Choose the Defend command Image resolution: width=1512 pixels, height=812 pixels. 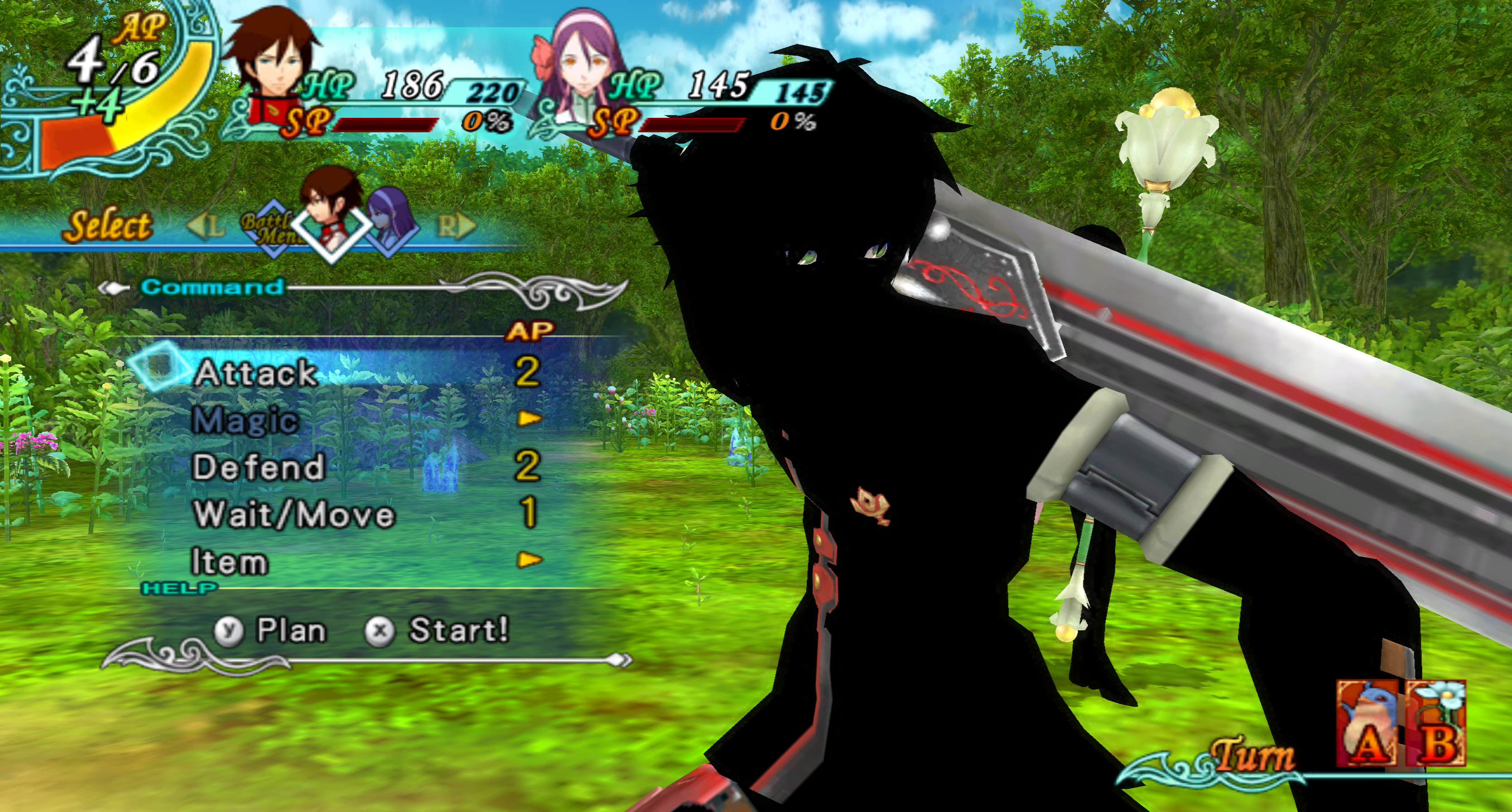coord(258,467)
